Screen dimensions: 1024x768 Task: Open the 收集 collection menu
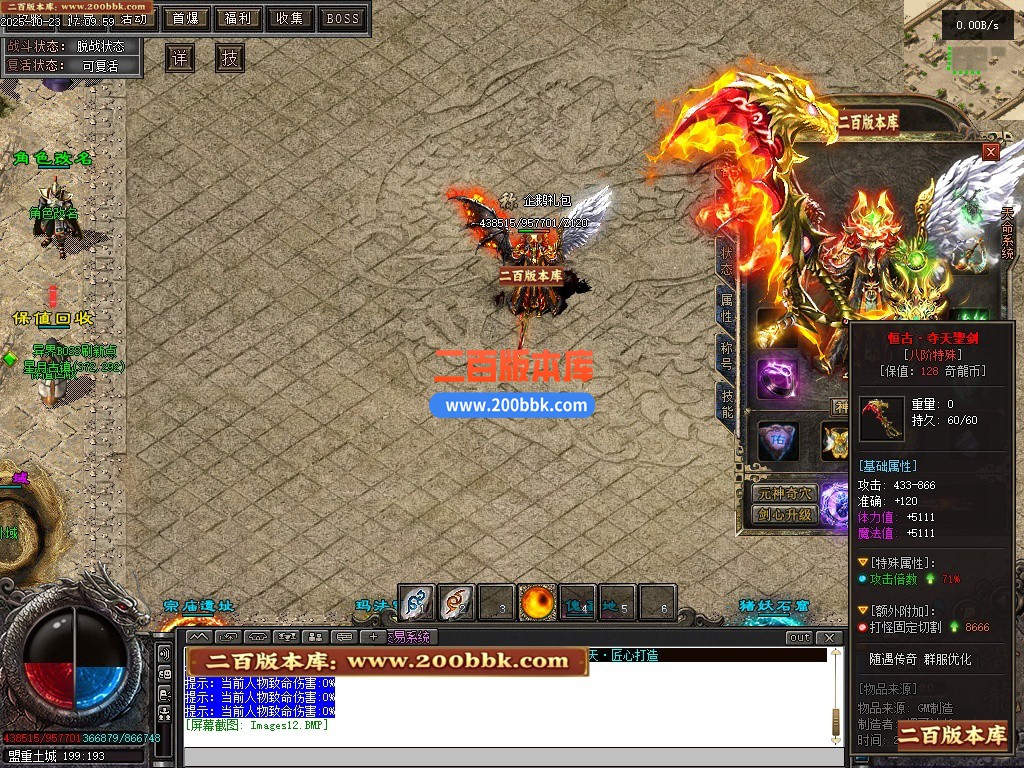coord(290,18)
